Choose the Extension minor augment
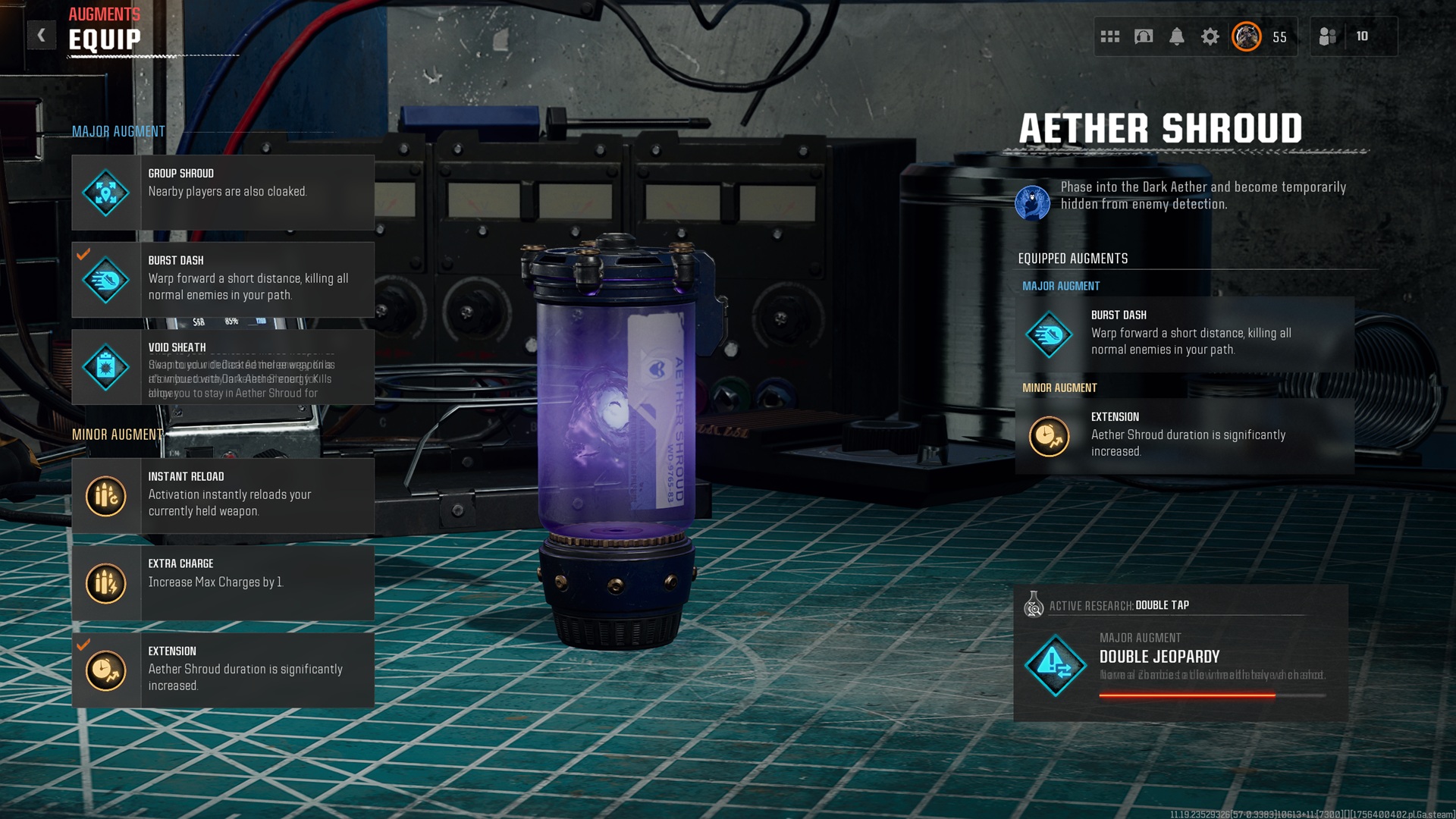Viewport: 1456px width, 819px height. [x=223, y=670]
